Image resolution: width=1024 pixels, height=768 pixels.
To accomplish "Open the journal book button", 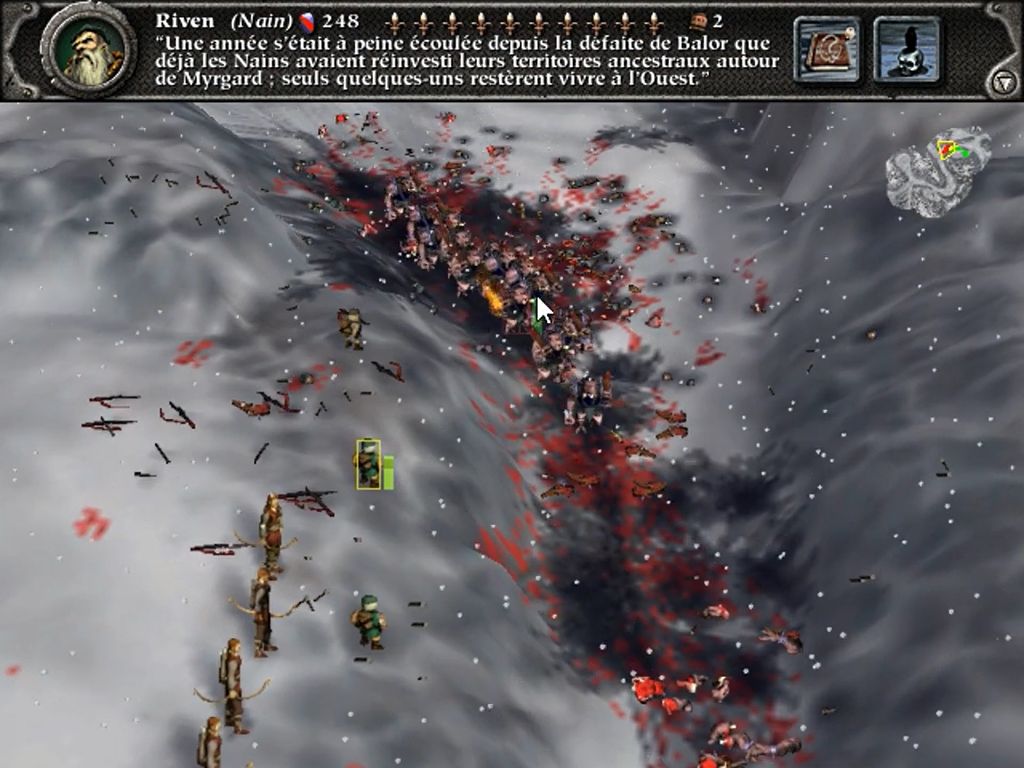I will [x=827, y=49].
